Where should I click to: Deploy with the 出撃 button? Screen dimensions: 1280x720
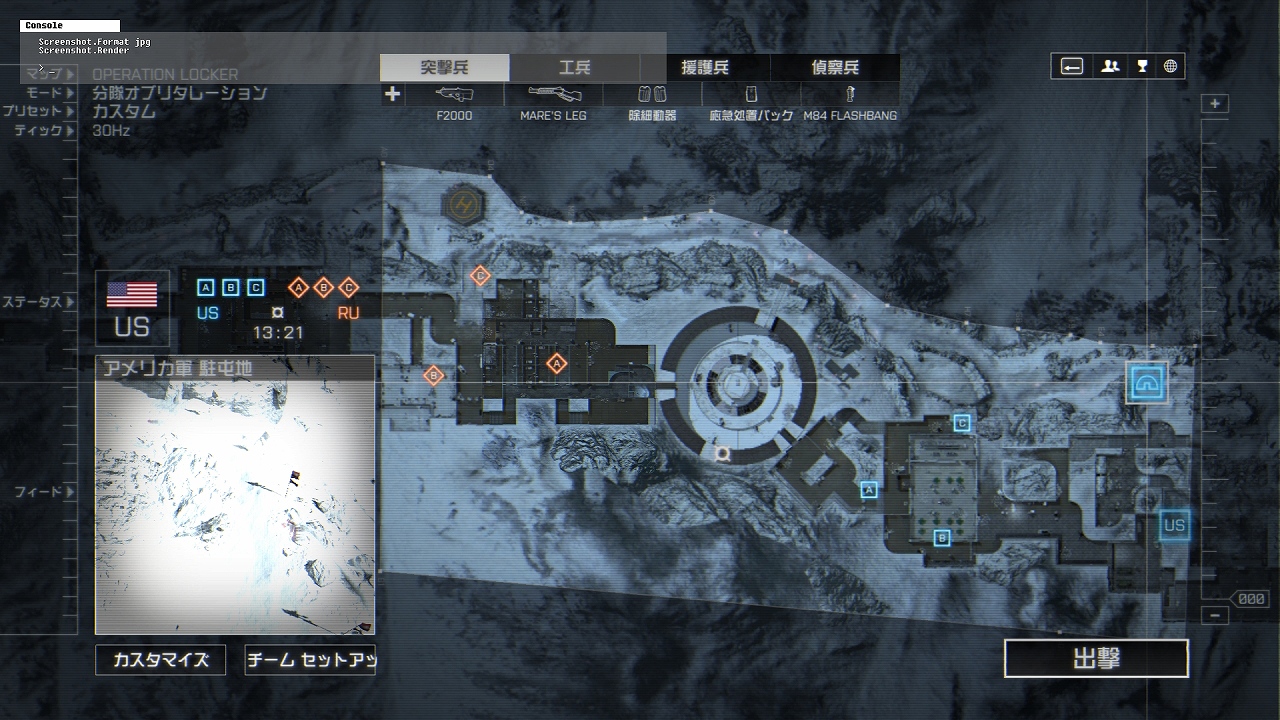pyautogui.click(x=1096, y=659)
